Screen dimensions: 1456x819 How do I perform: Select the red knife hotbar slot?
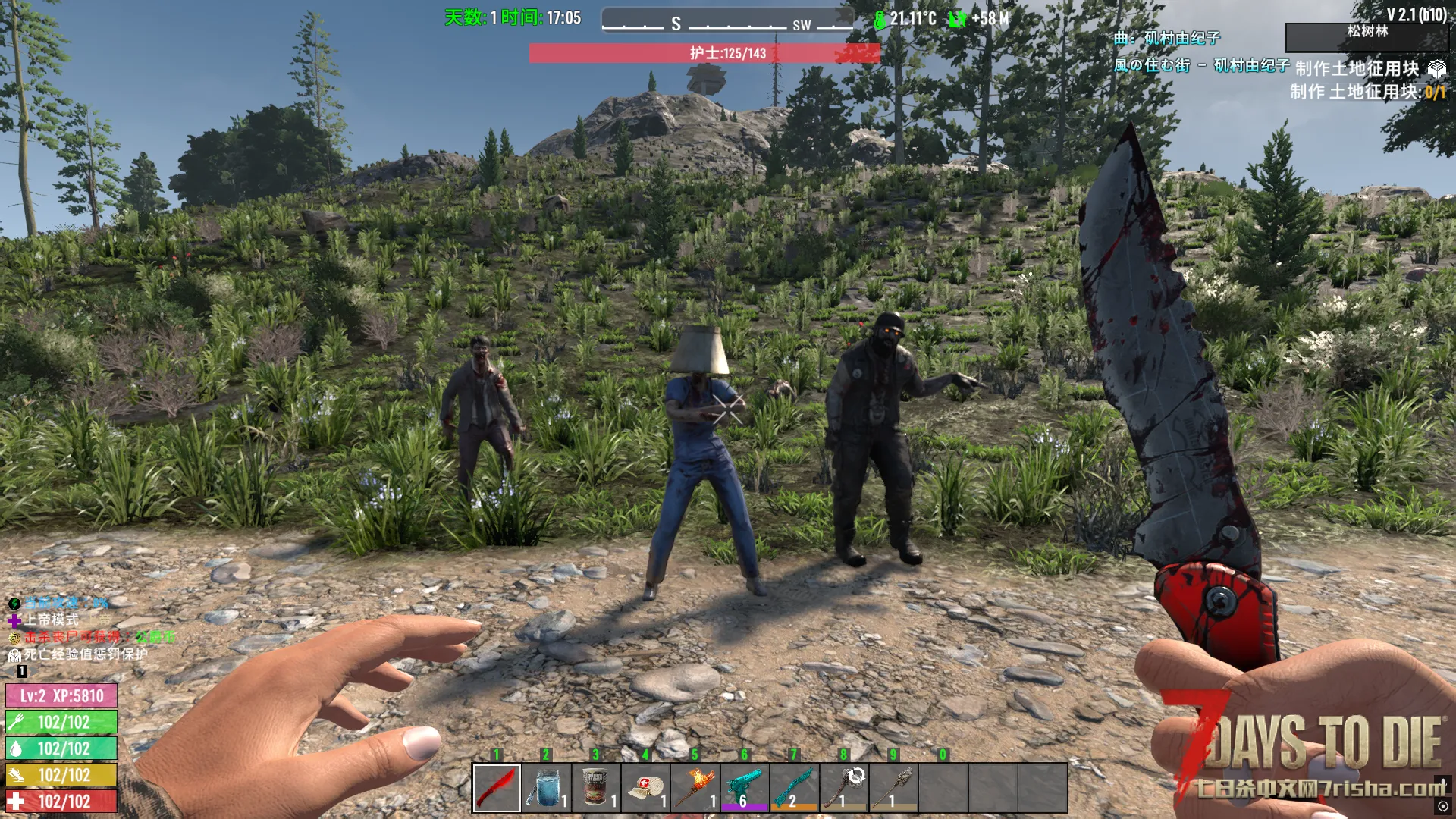497,788
